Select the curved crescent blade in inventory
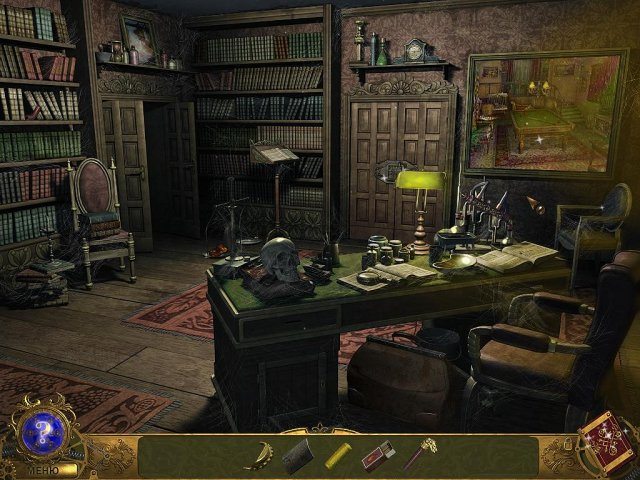The height and width of the screenshot is (480, 640). [259, 455]
